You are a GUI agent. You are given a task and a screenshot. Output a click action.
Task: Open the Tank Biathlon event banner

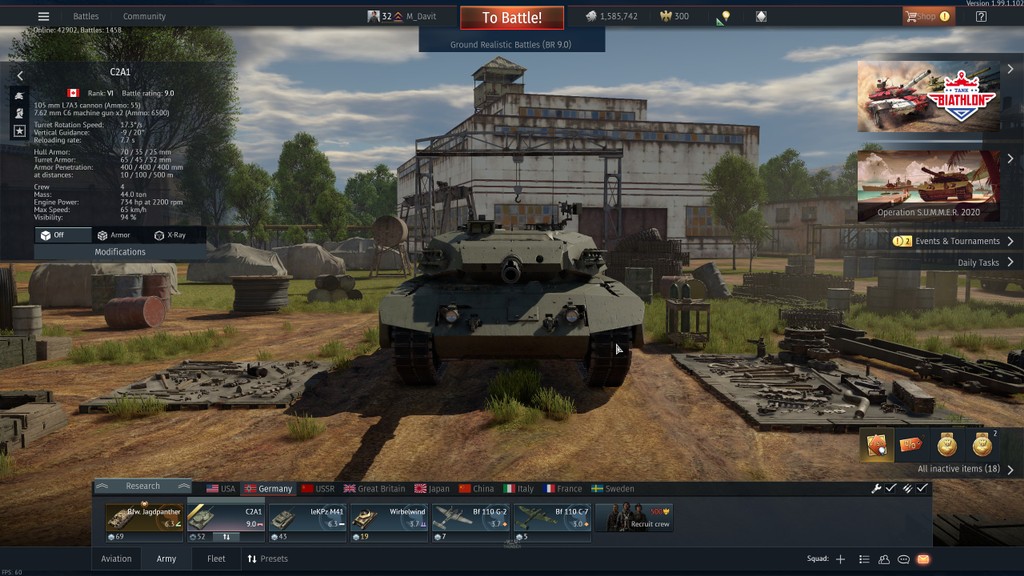click(x=928, y=96)
